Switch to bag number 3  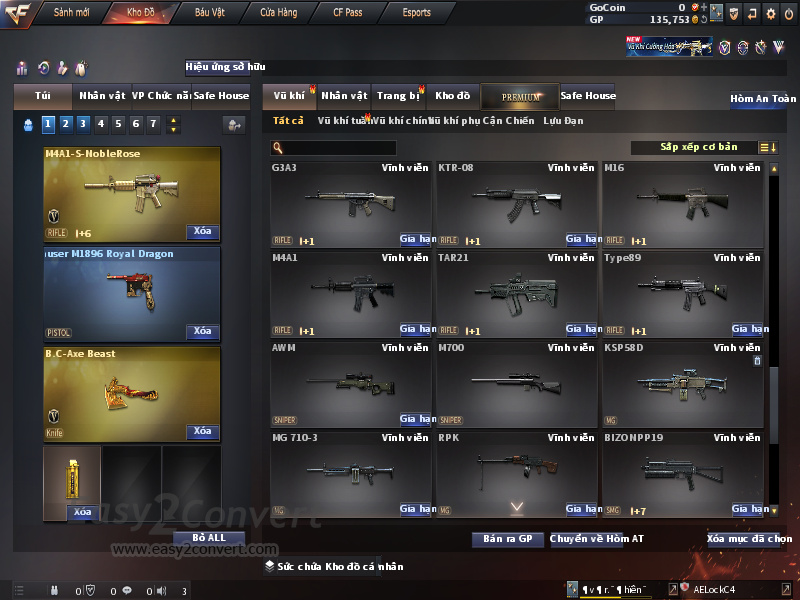83,124
